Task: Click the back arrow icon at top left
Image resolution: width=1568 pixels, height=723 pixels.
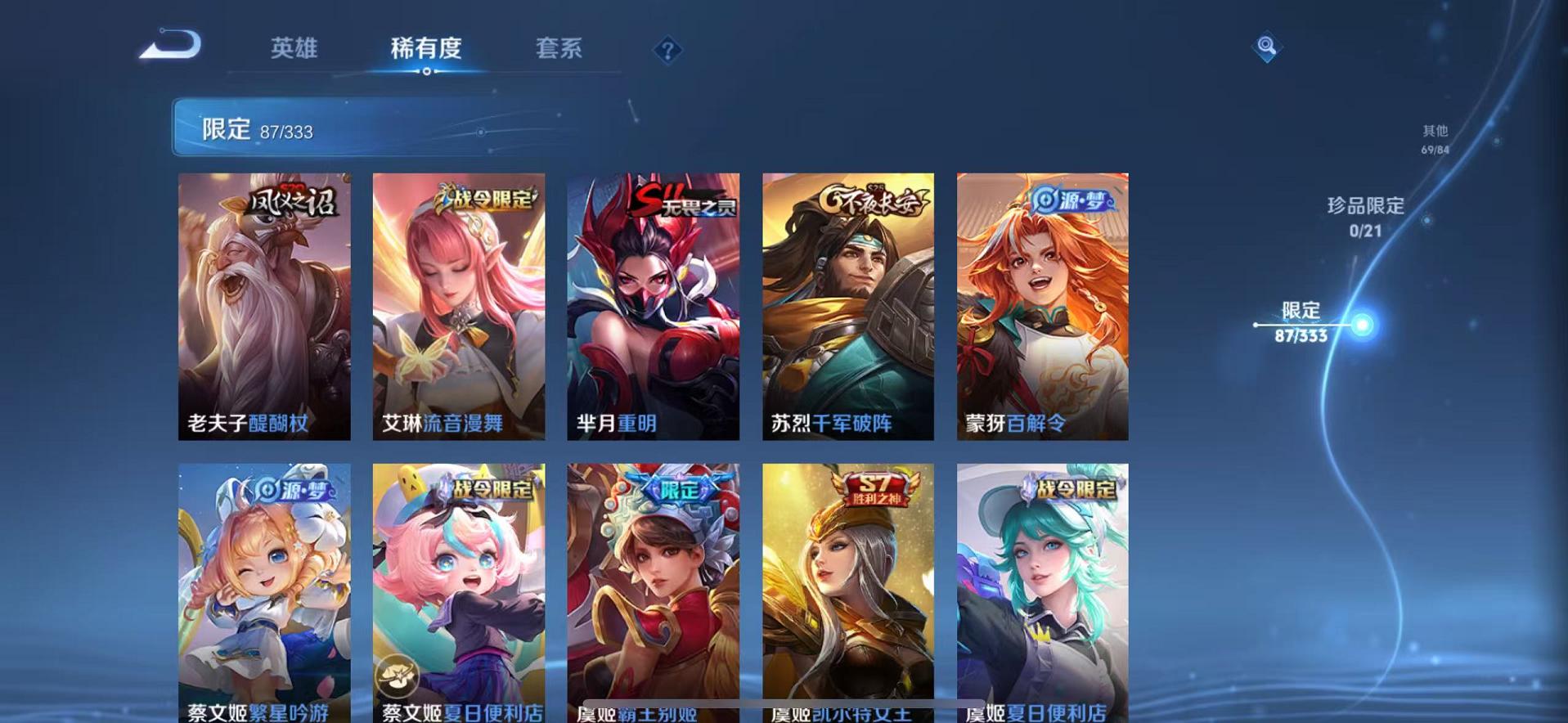Action: coord(169,47)
